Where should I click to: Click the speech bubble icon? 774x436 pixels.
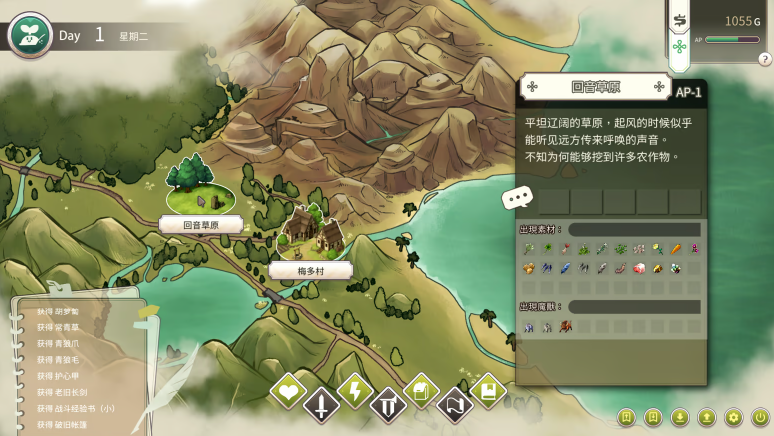click(x=516, y=198)
